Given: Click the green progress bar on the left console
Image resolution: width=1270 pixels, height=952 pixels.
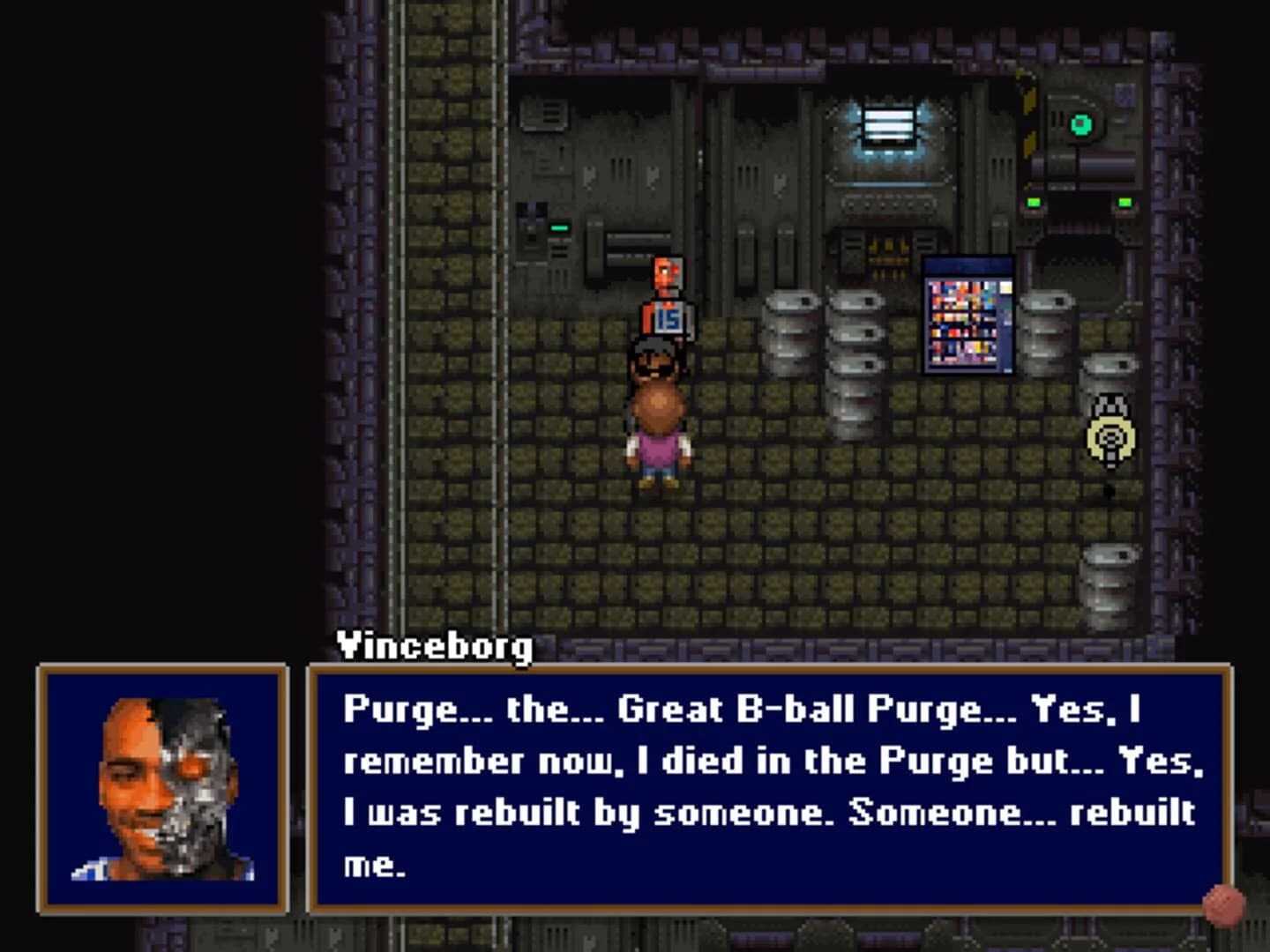Looking at the screenshot, I should tap(559, 229).
